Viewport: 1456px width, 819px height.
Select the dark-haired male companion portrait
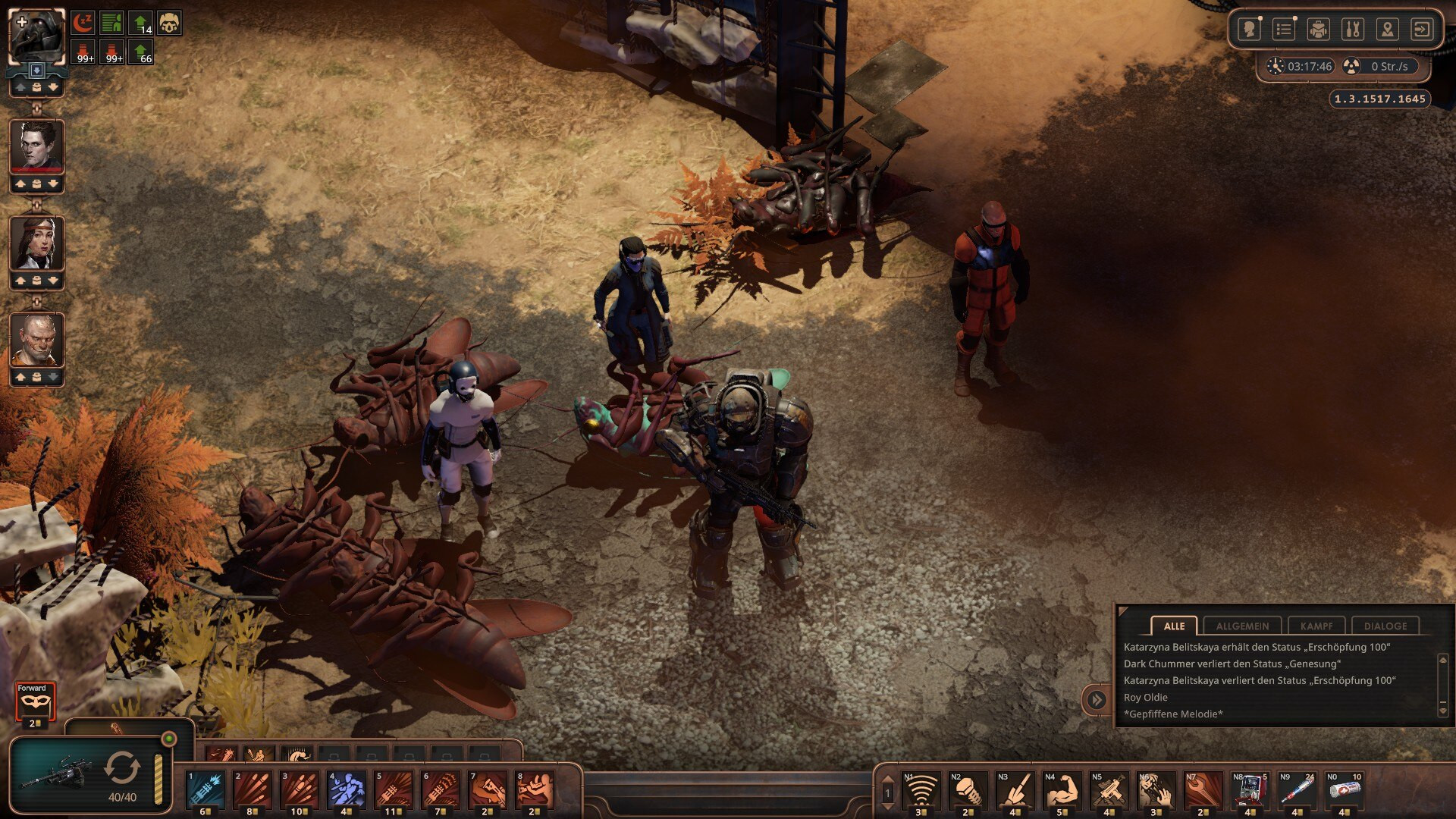(36, 146)
